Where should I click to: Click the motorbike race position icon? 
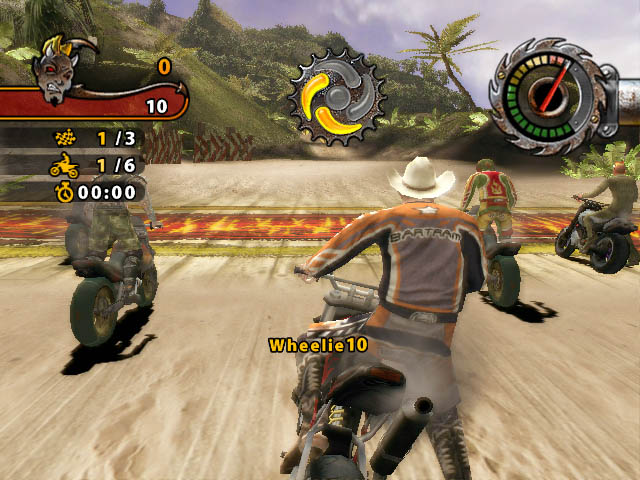[x=63, y=164]
